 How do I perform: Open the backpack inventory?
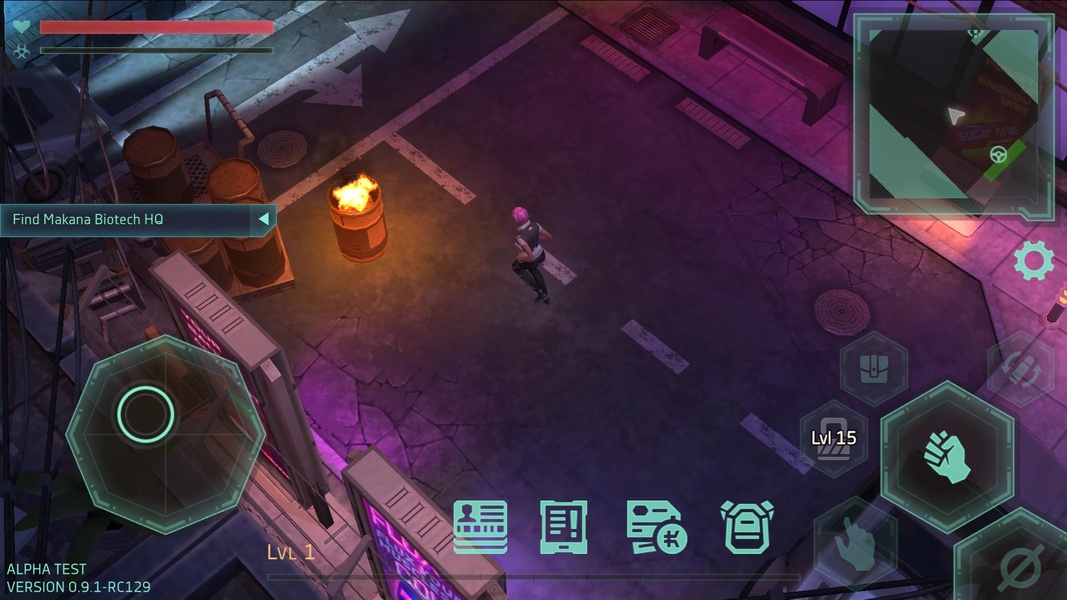747,527
